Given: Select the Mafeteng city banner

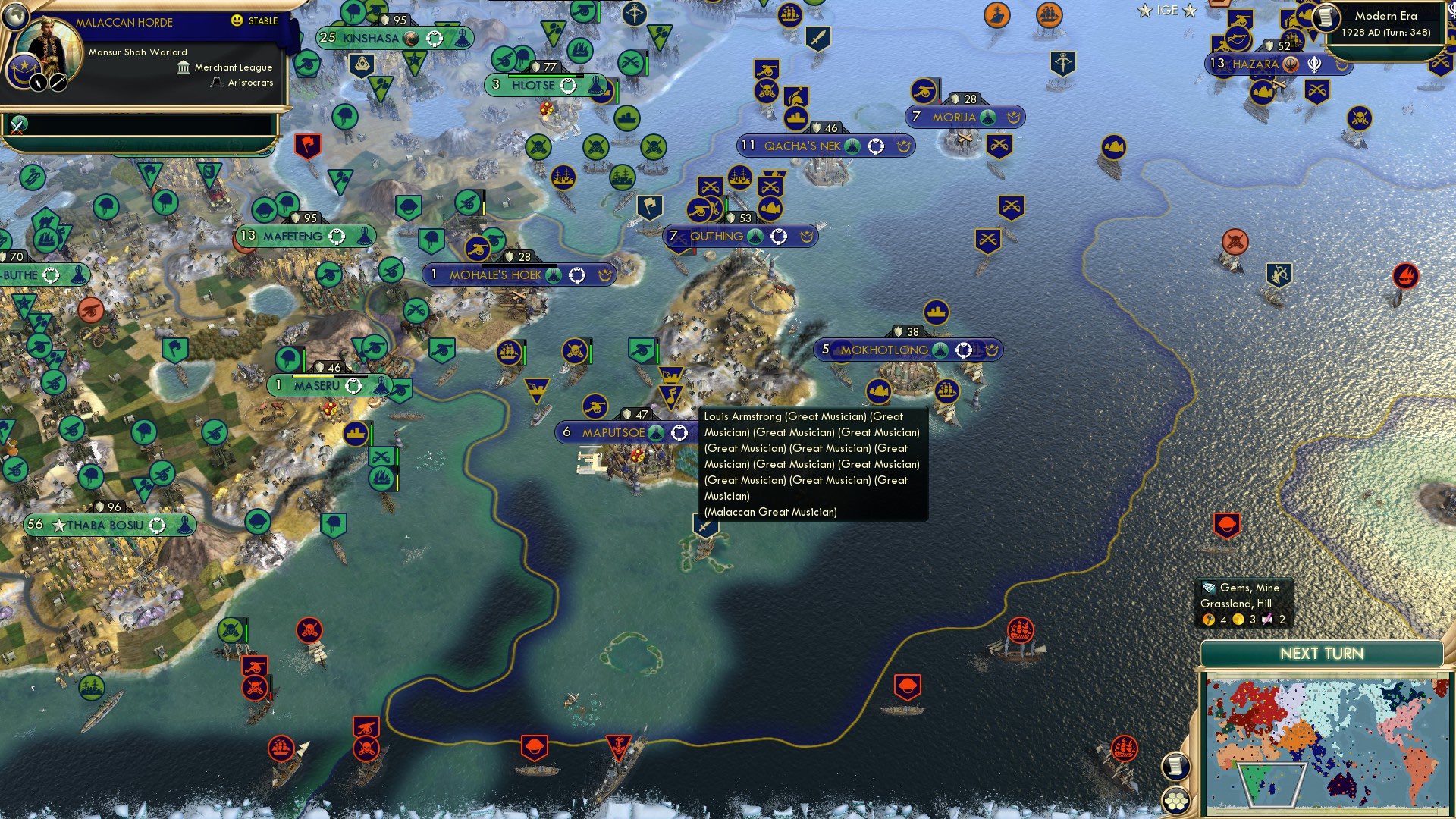Looking at the screenshot, I should pyautogui.click(x=293, y=237).
